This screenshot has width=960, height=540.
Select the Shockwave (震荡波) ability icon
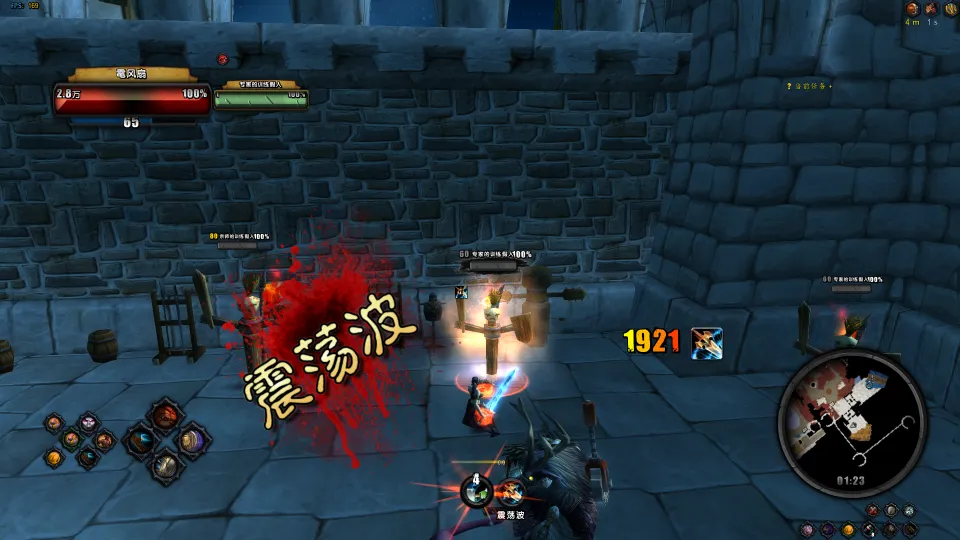tap(511, 491)
